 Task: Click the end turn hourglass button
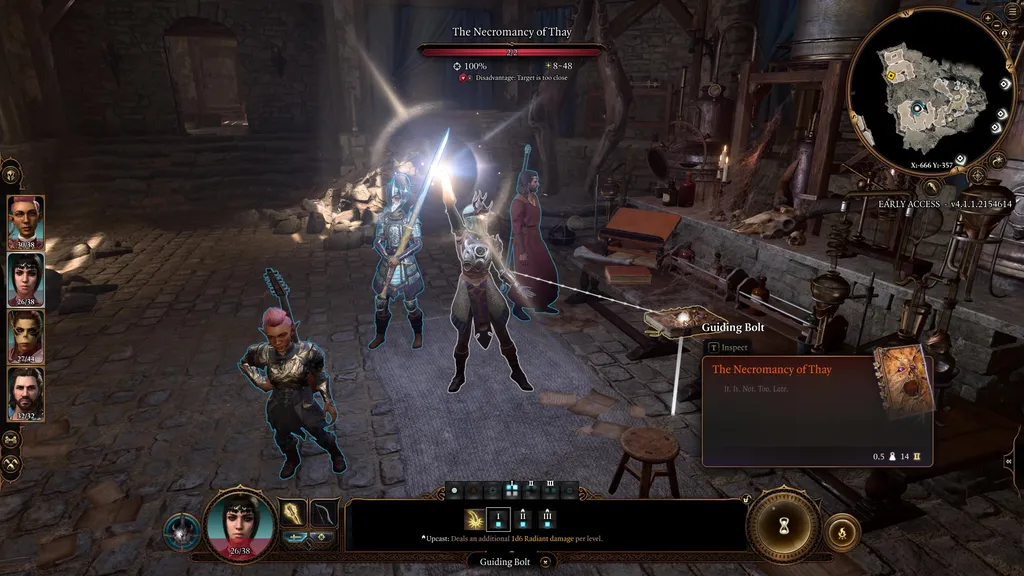coord(783,522)
